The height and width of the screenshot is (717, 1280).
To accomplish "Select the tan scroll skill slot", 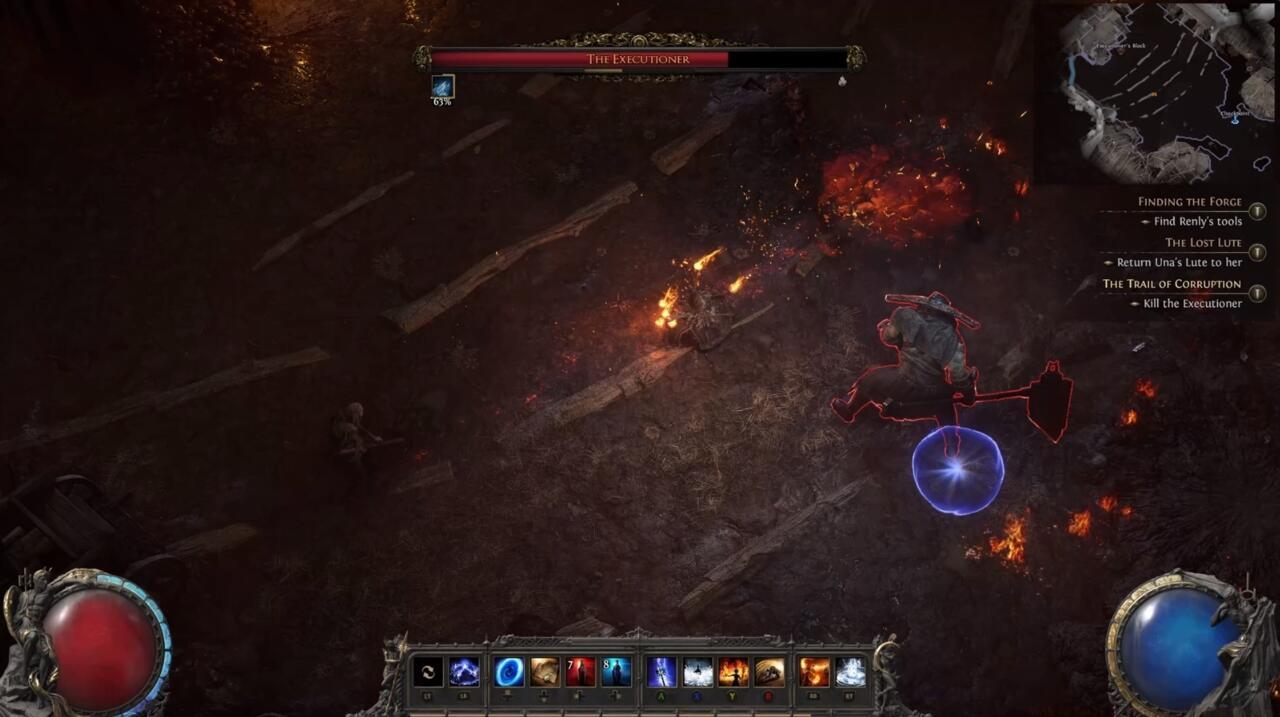I will tap(545, 671).
